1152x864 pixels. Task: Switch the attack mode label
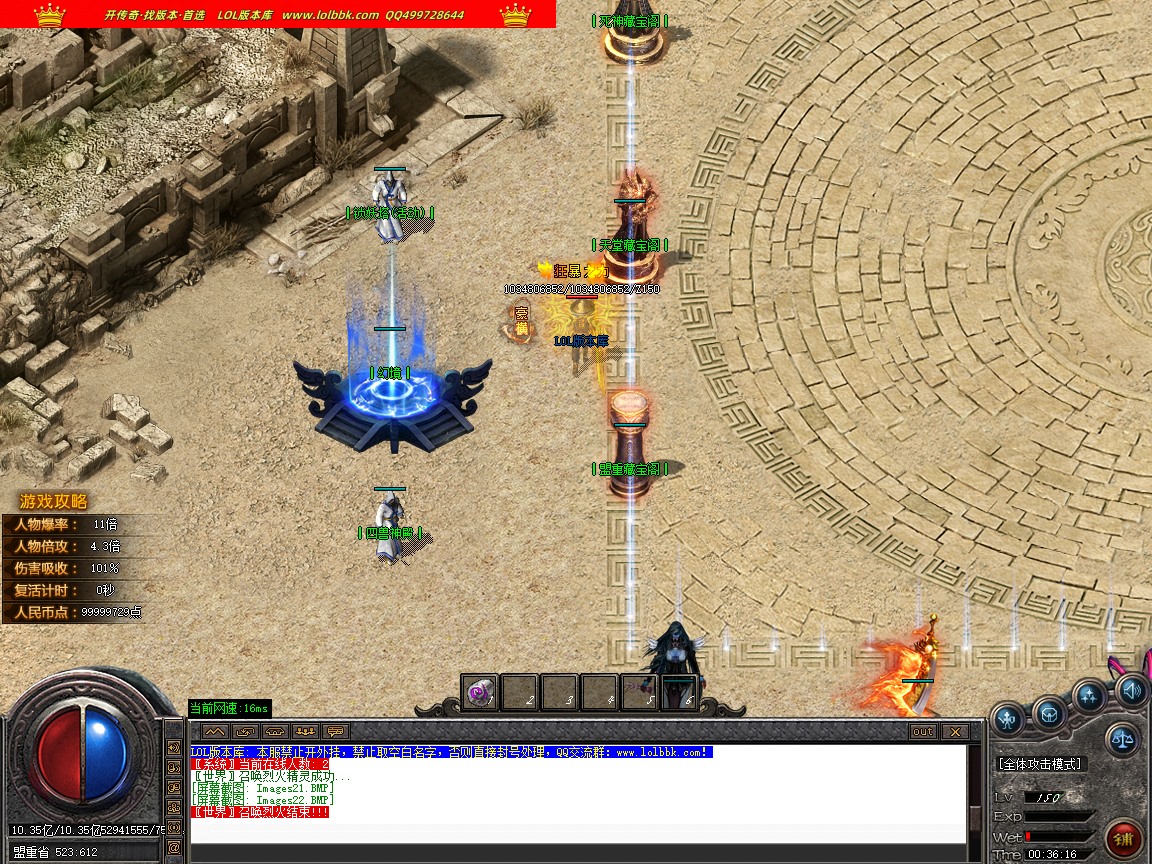(x=1040, y=764)
